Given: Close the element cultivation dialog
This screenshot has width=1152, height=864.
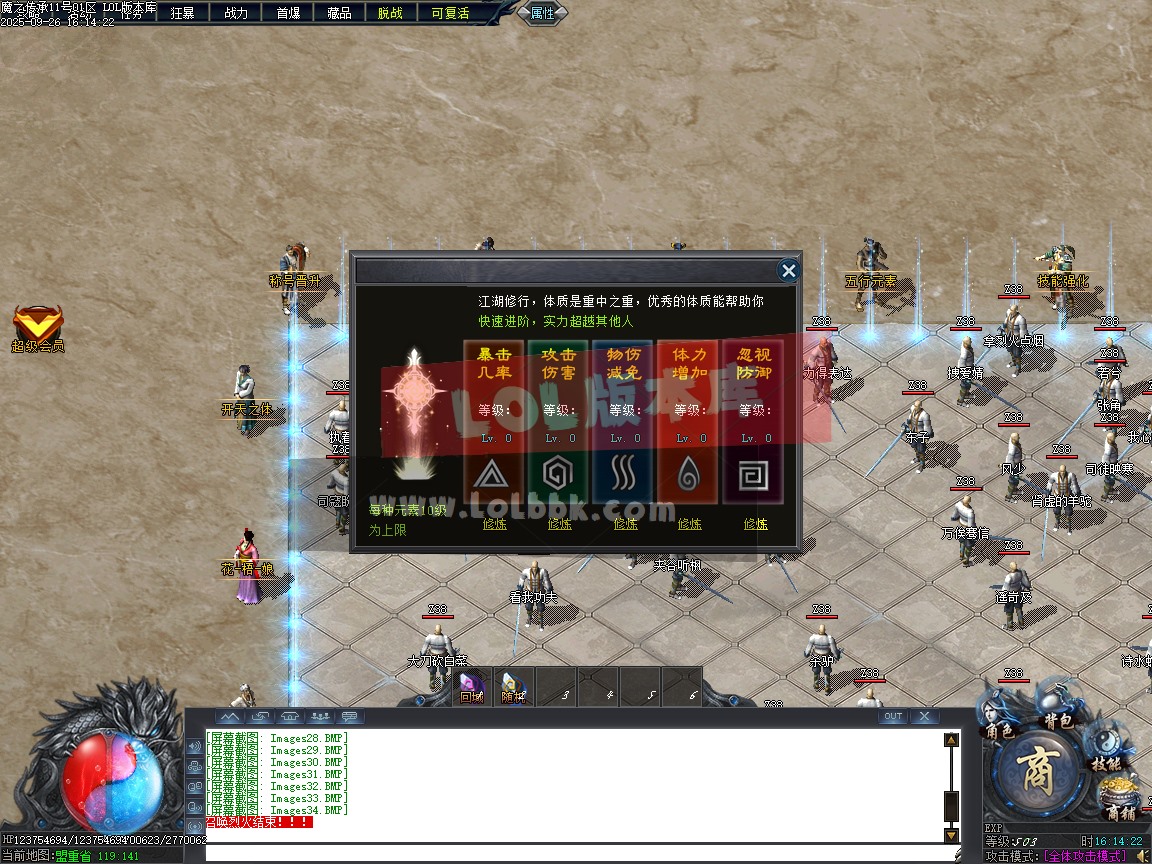Looking at the screenshot, I should coord(788,270).
